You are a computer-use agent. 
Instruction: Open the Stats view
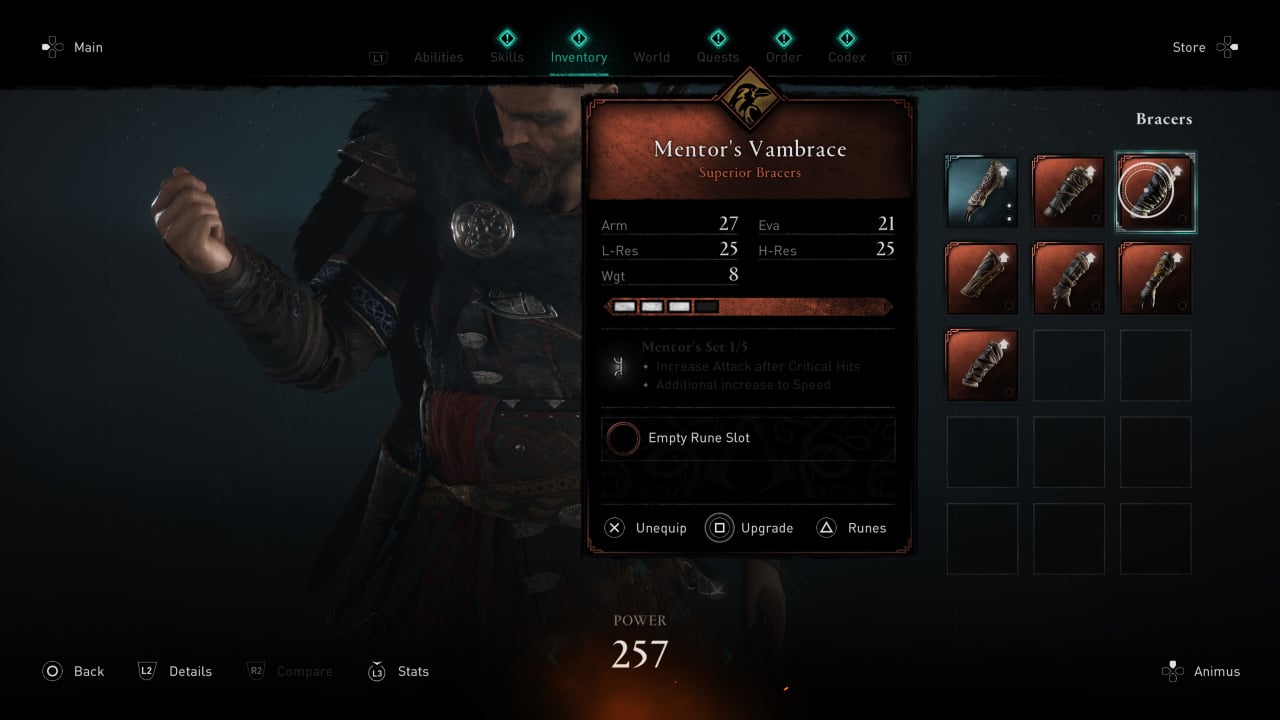[399, 671]
